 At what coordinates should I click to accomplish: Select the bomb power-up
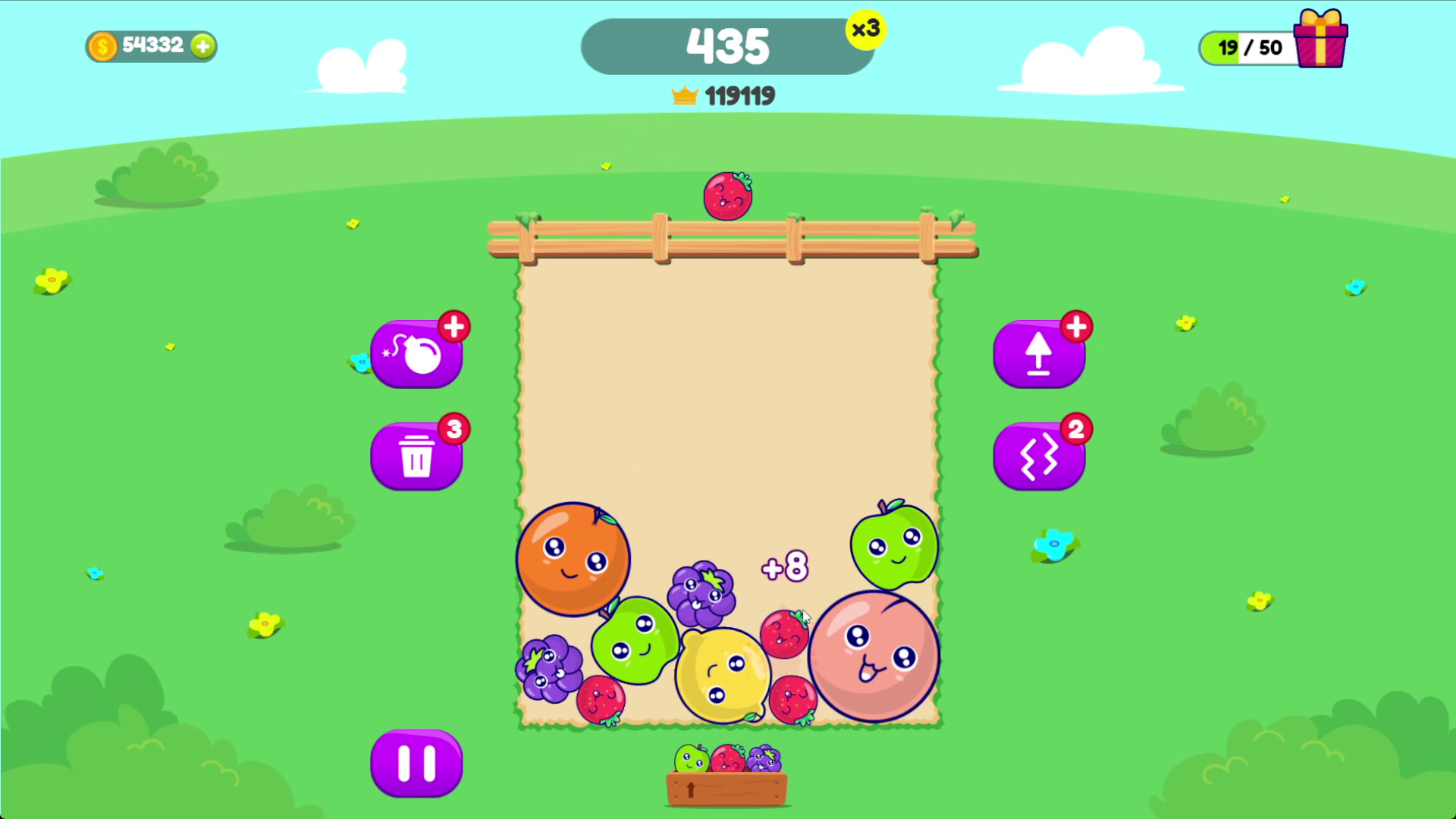click(x=416, y=353)
